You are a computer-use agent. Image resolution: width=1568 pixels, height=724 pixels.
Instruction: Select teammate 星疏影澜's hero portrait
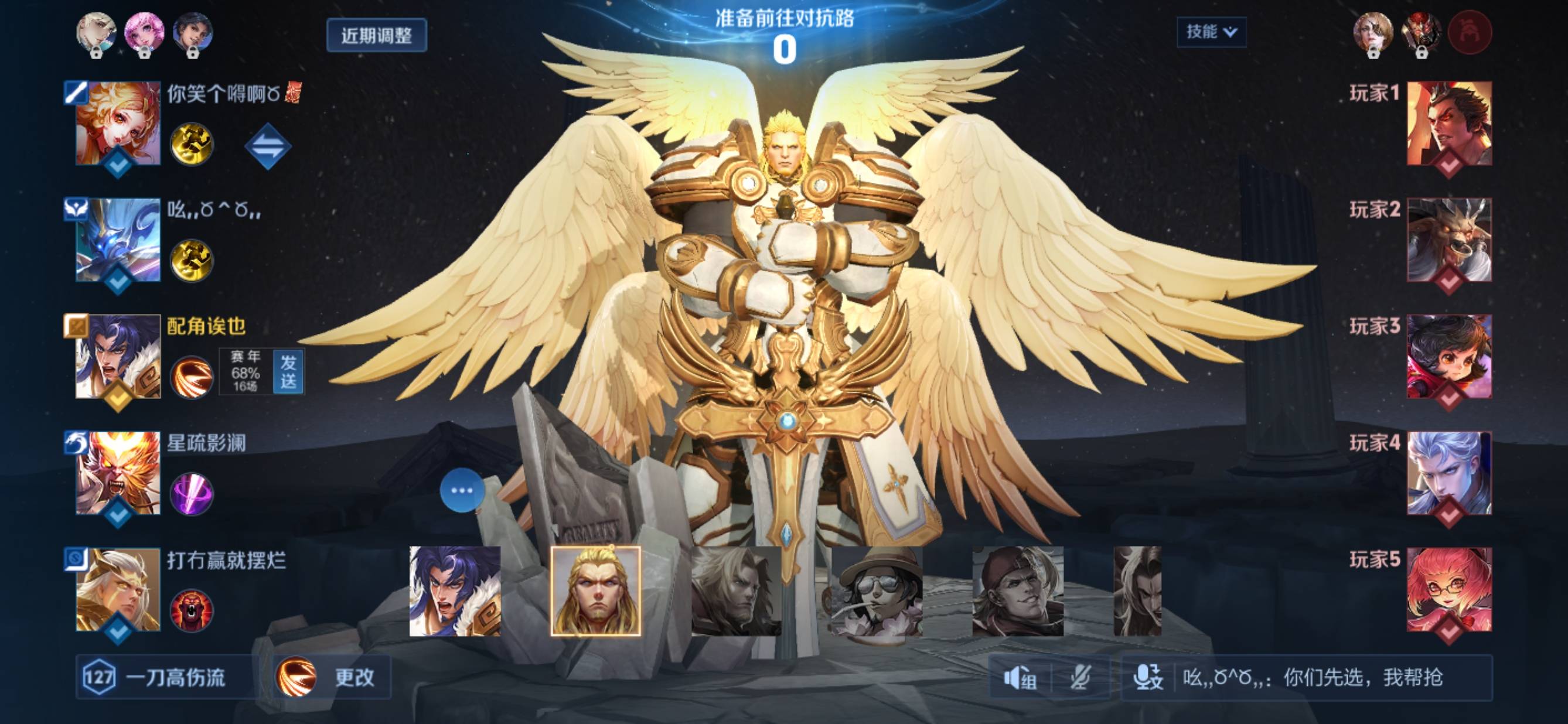pyautogui.click(x=118, y=473)
